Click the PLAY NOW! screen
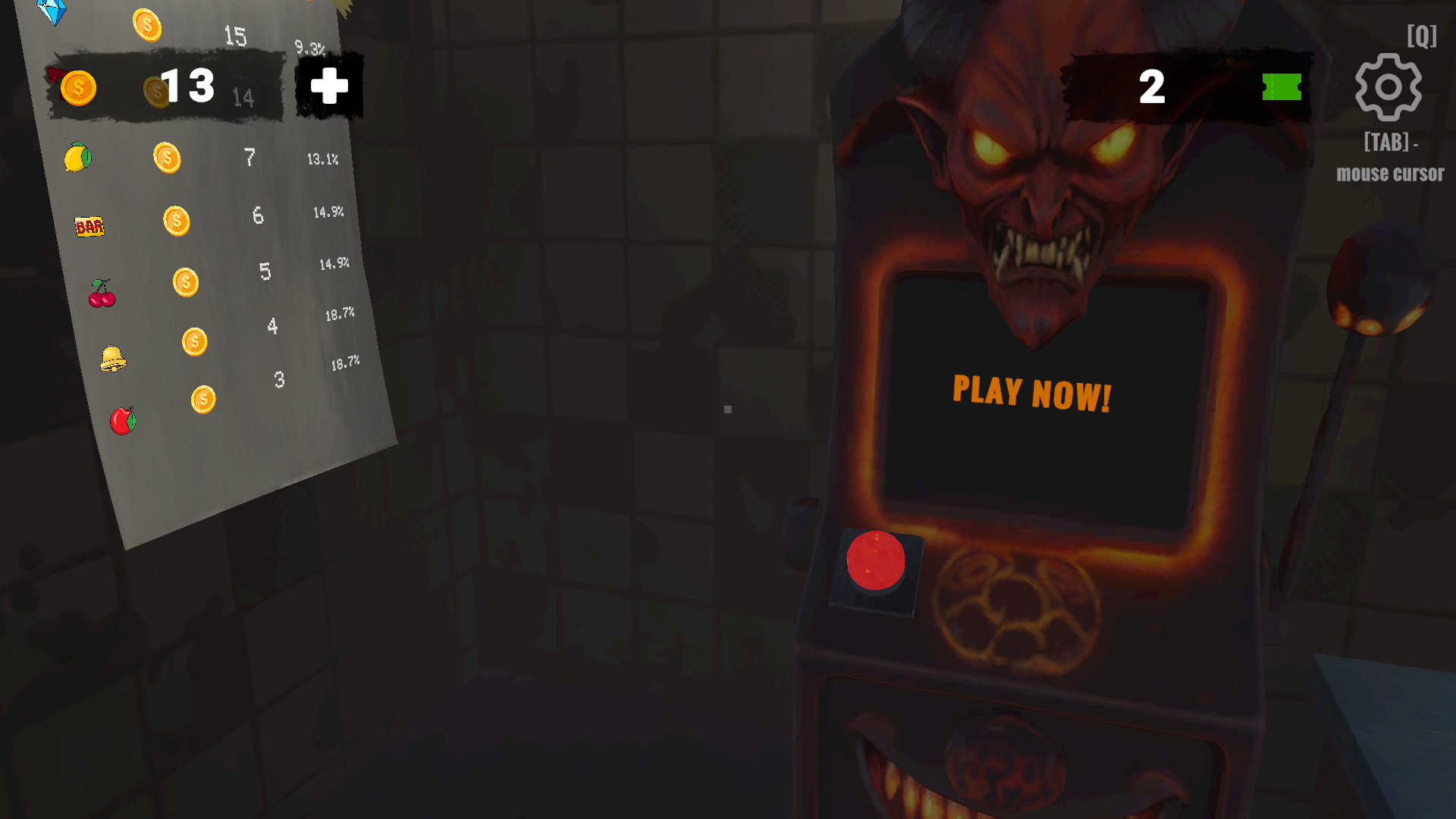 click(1031, 393)
